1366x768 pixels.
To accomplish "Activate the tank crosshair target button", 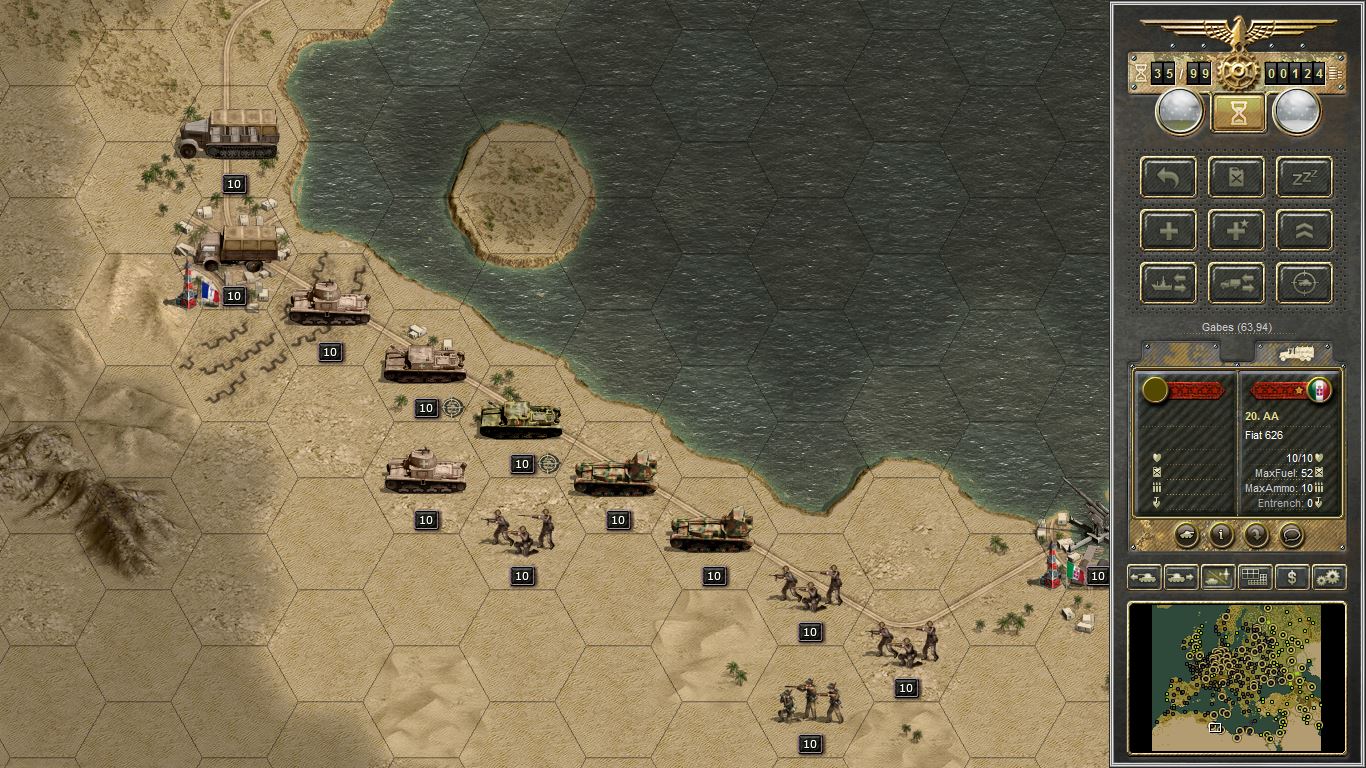I will tap(1304, 283).
